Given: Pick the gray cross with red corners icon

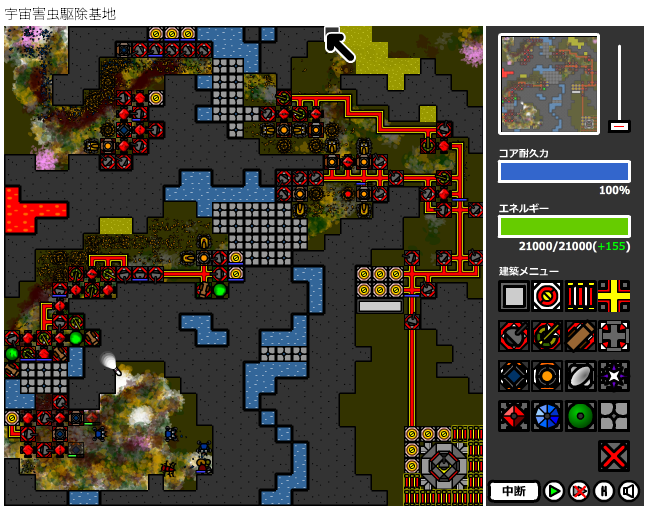Looking at the screenshot, I should 613,336.
